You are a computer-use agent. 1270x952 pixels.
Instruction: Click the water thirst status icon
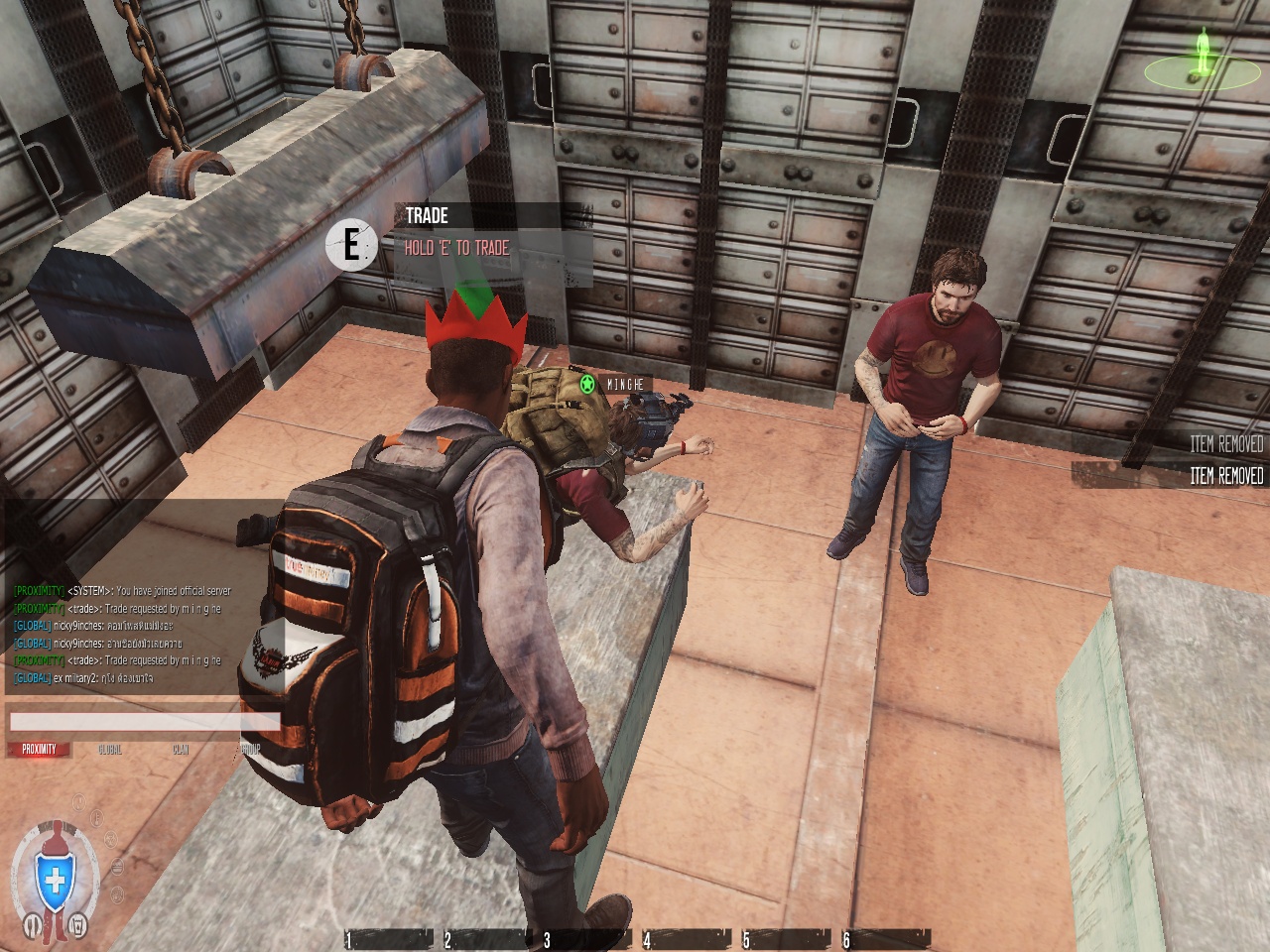point(79,926)
